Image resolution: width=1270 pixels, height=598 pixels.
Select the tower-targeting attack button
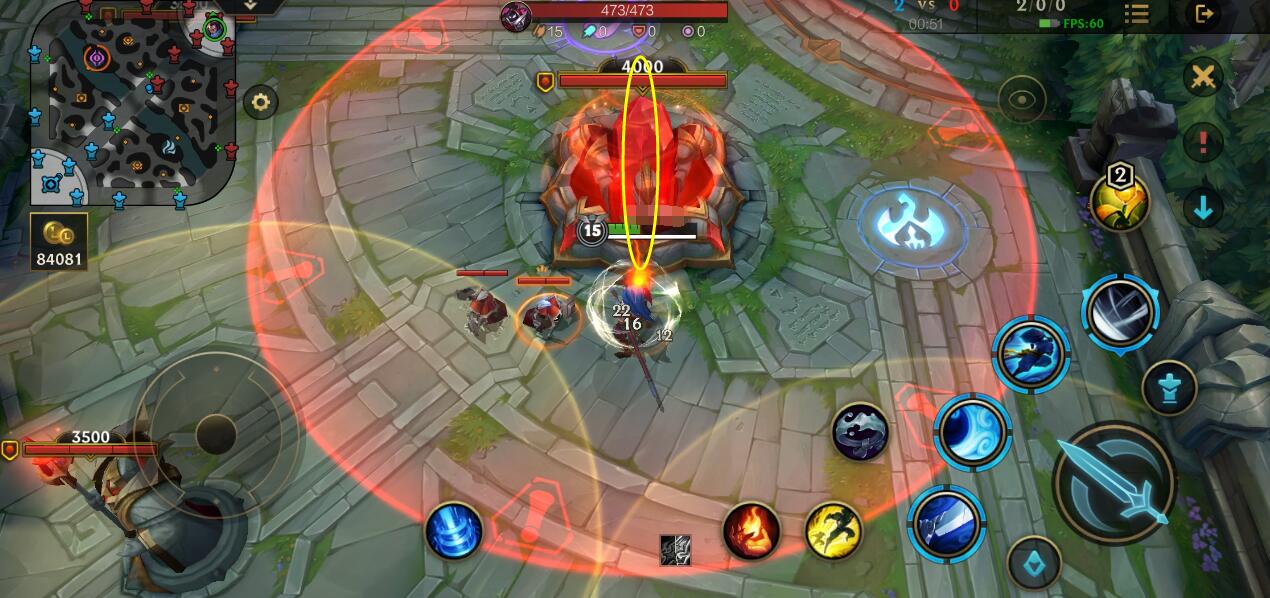1169,387
